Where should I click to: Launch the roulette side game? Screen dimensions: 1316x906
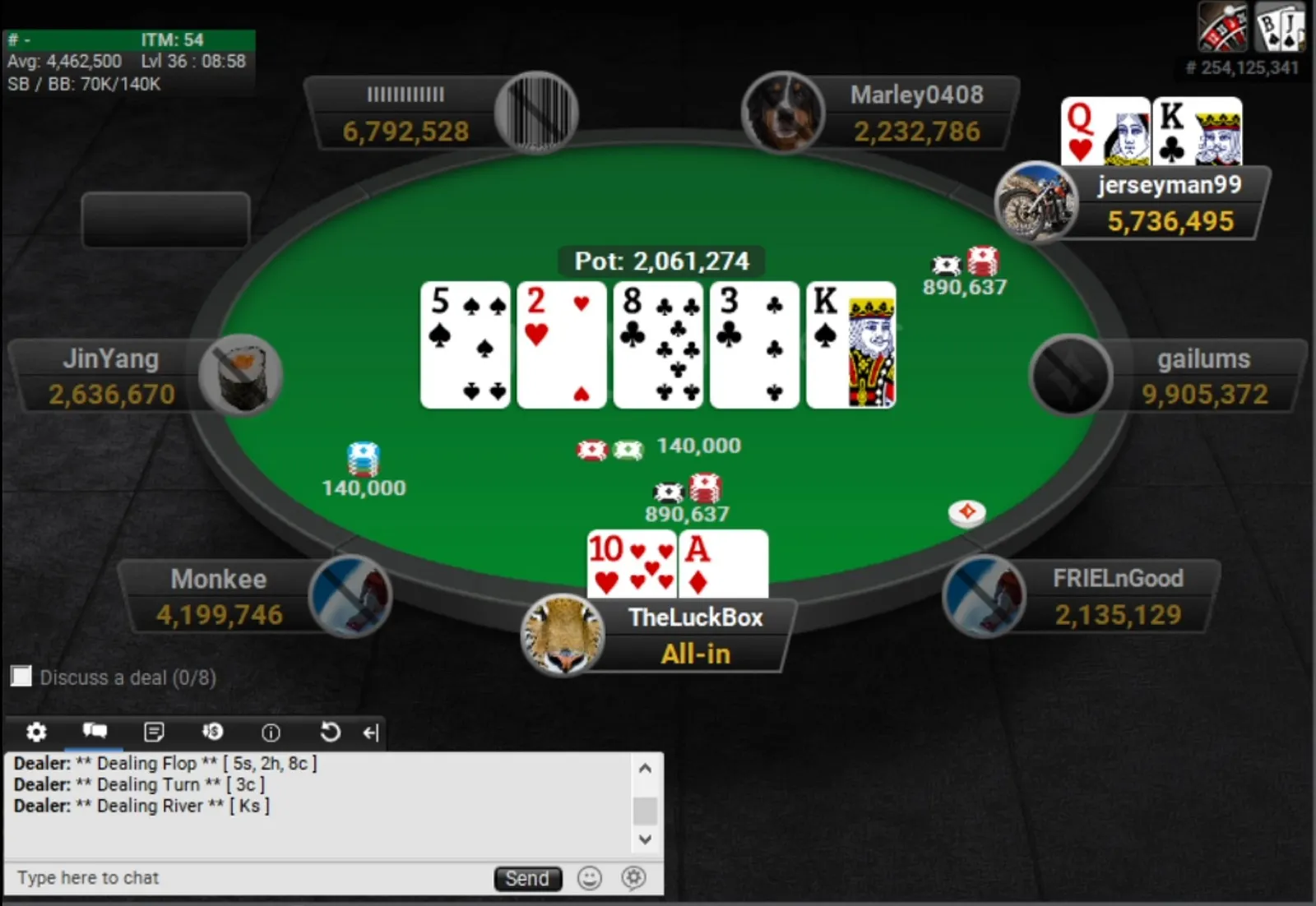[1222, 27]
